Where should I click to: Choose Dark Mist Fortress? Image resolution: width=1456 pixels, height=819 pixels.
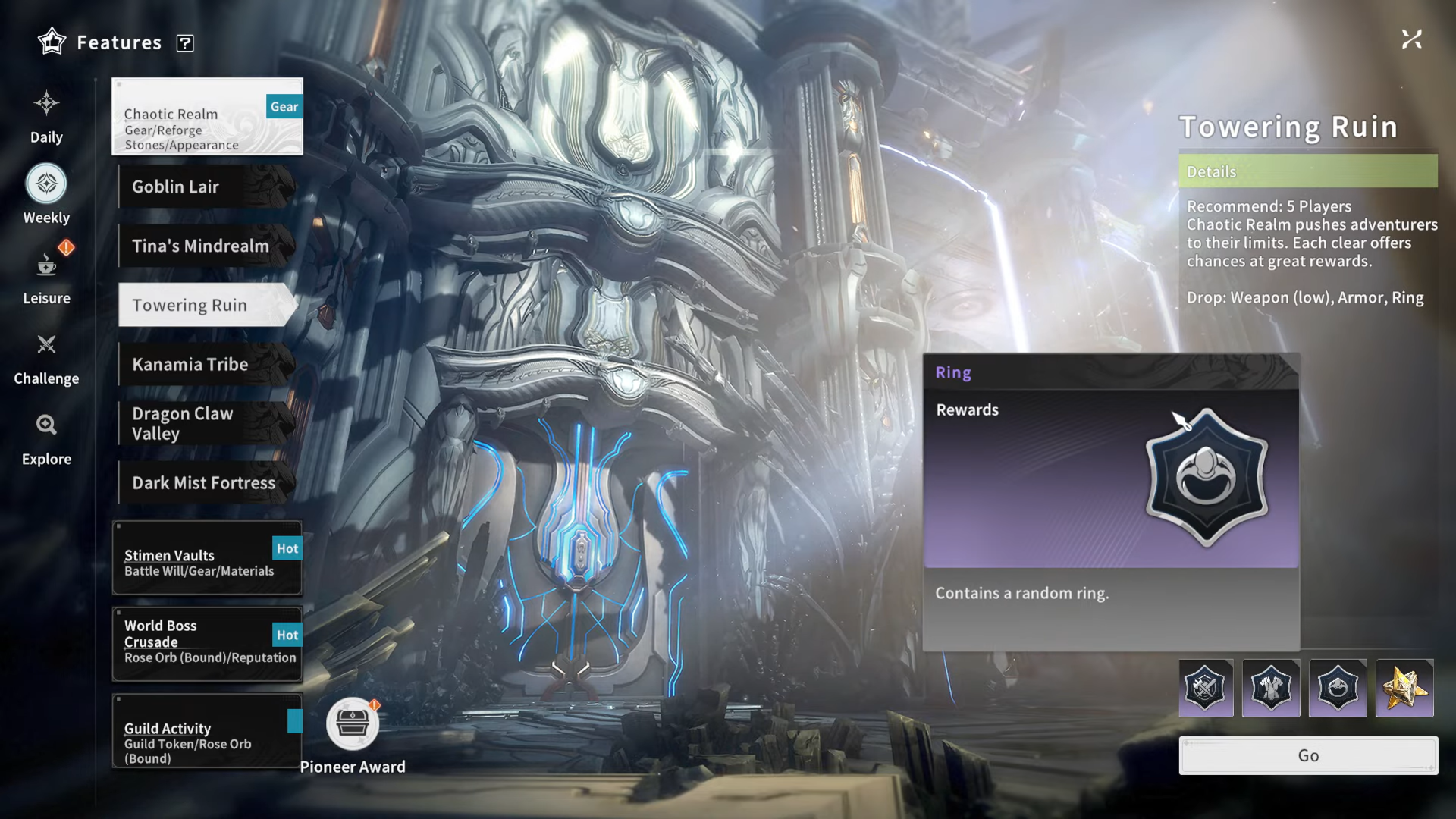click(x=206, y=482)
